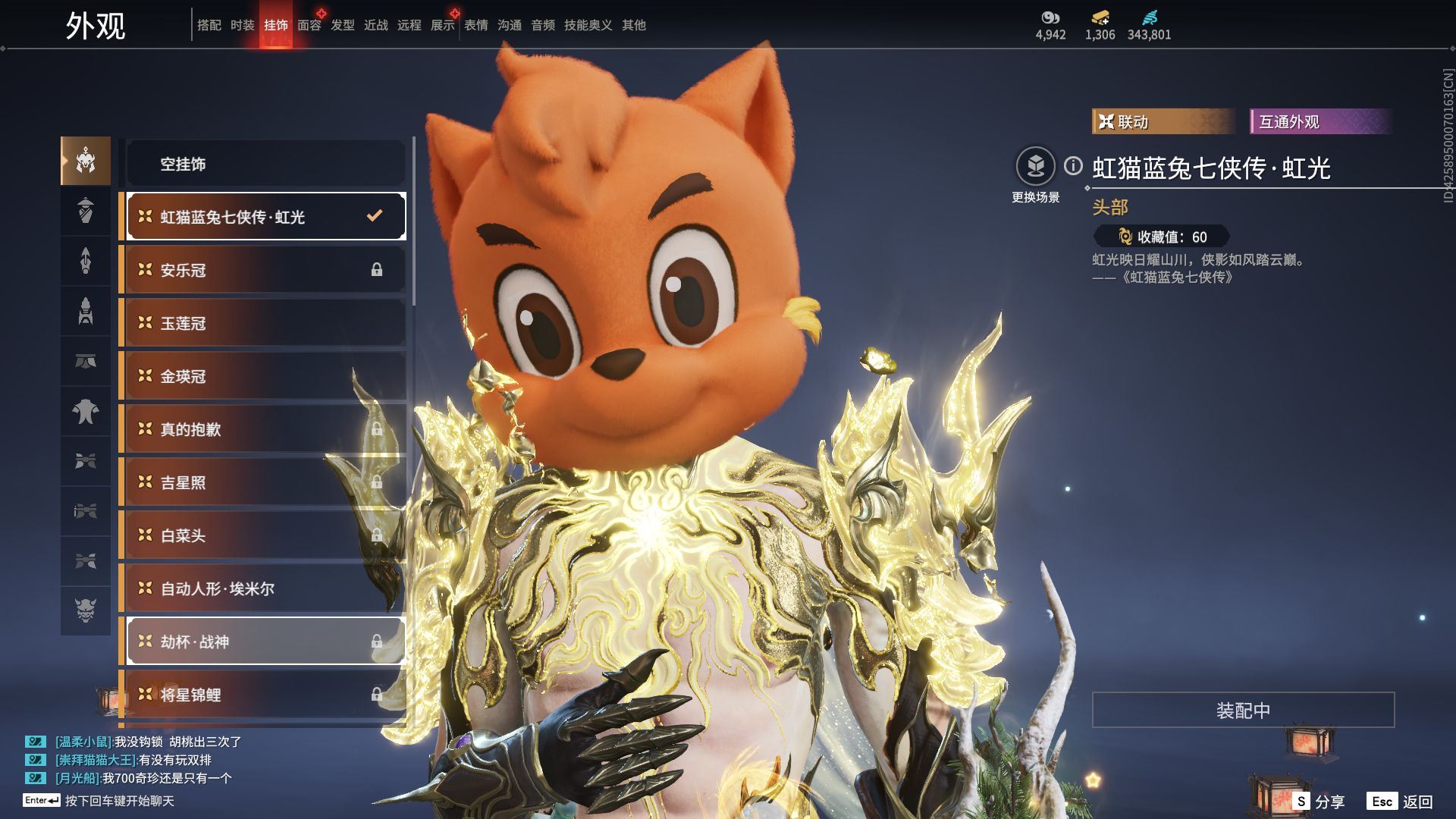Click the chat input prompt bar

119,801
